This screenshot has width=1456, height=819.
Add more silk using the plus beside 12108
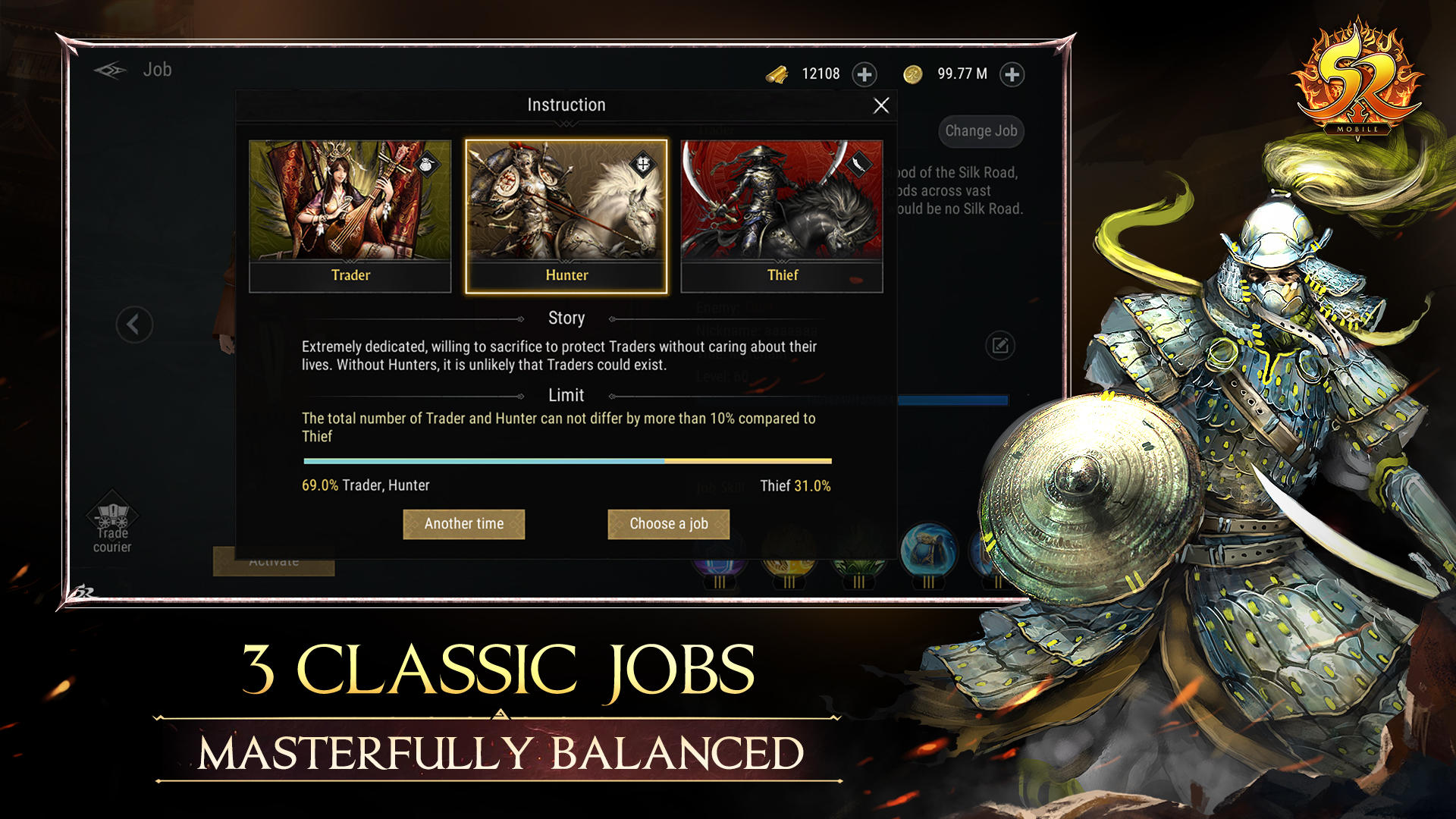tap(864, 74)
